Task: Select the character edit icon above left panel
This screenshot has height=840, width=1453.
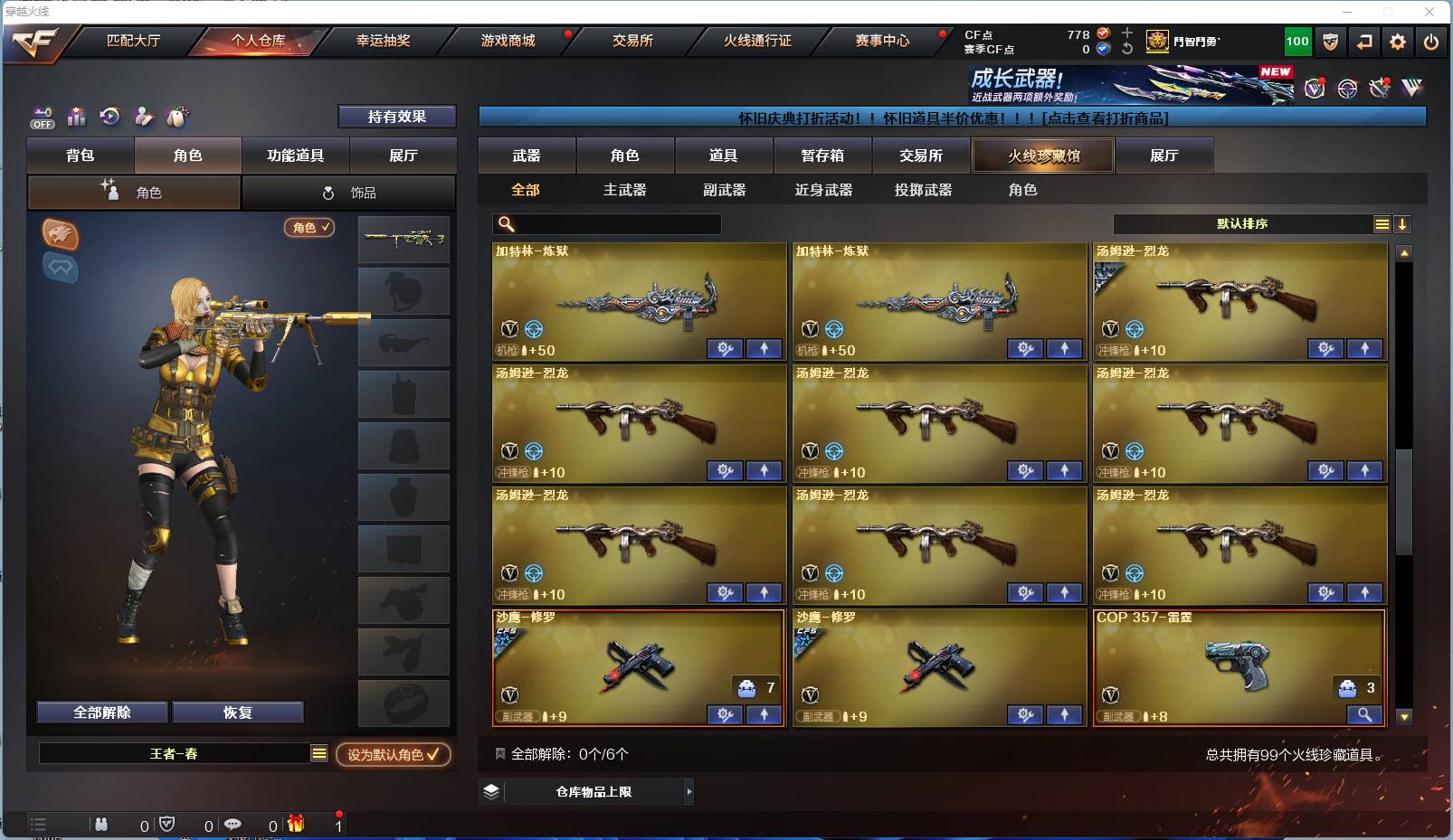Action: [x=144, y=117]
